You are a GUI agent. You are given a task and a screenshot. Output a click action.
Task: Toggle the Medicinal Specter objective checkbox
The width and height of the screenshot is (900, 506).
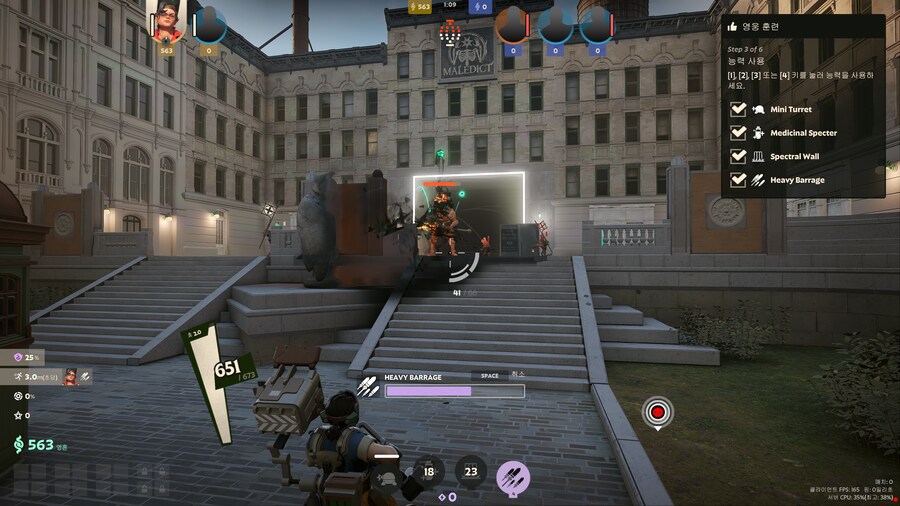(738, 133)
